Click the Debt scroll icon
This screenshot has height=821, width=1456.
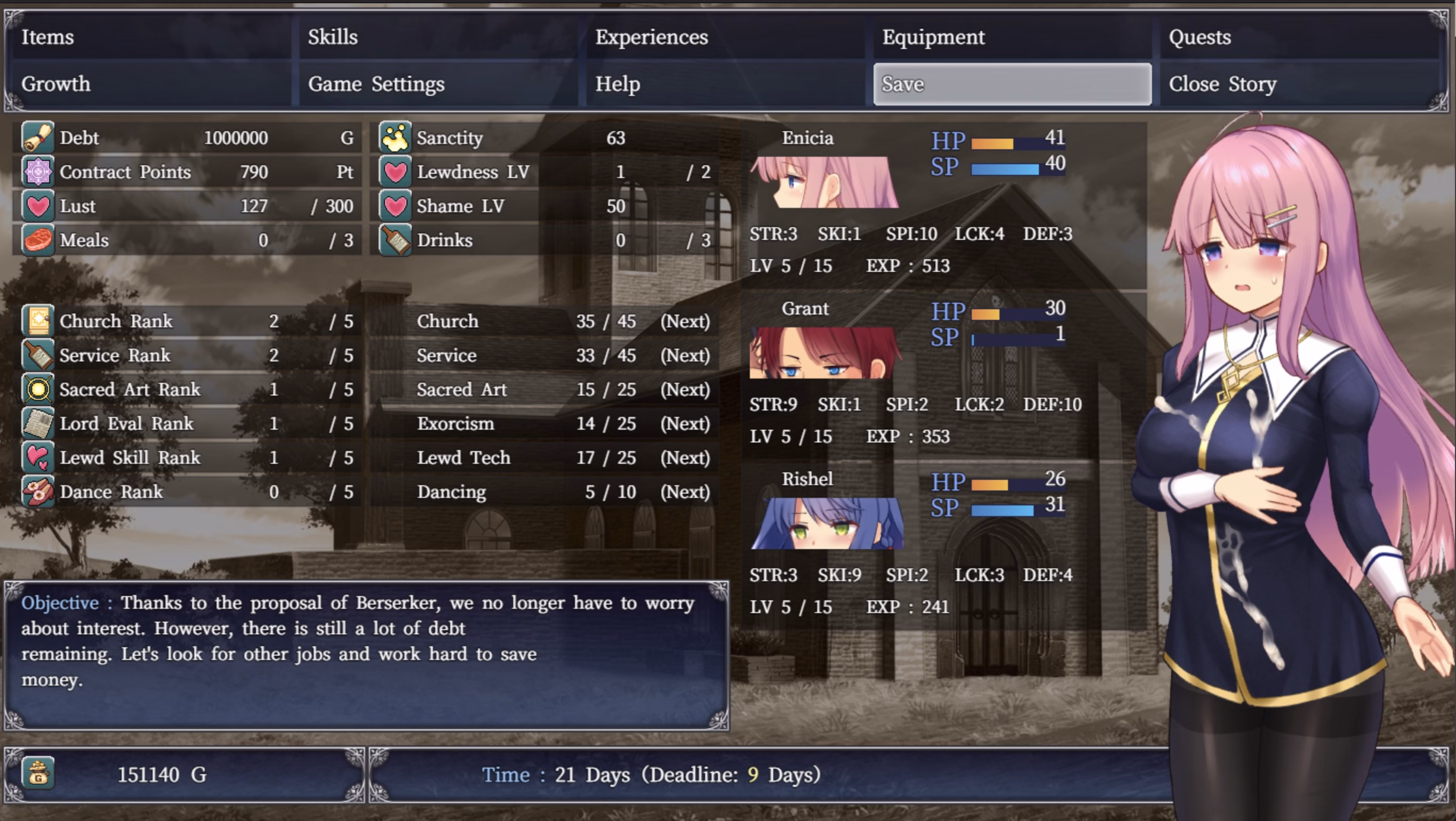[37, 138]
